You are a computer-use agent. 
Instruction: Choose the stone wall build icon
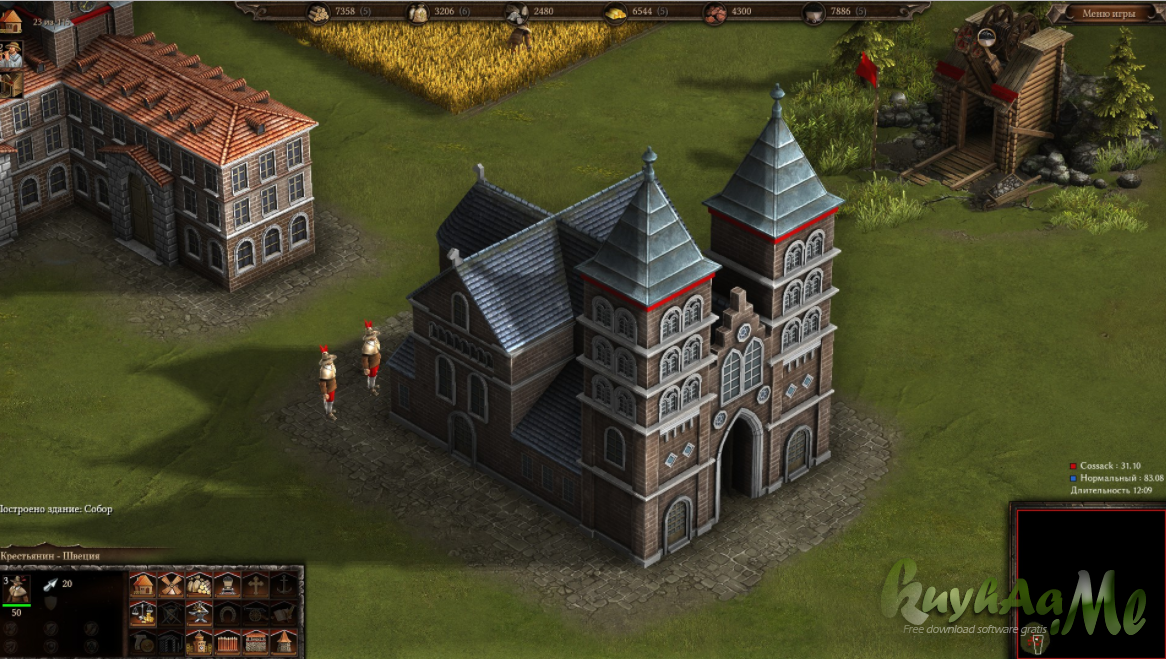[x=256, y=641]
